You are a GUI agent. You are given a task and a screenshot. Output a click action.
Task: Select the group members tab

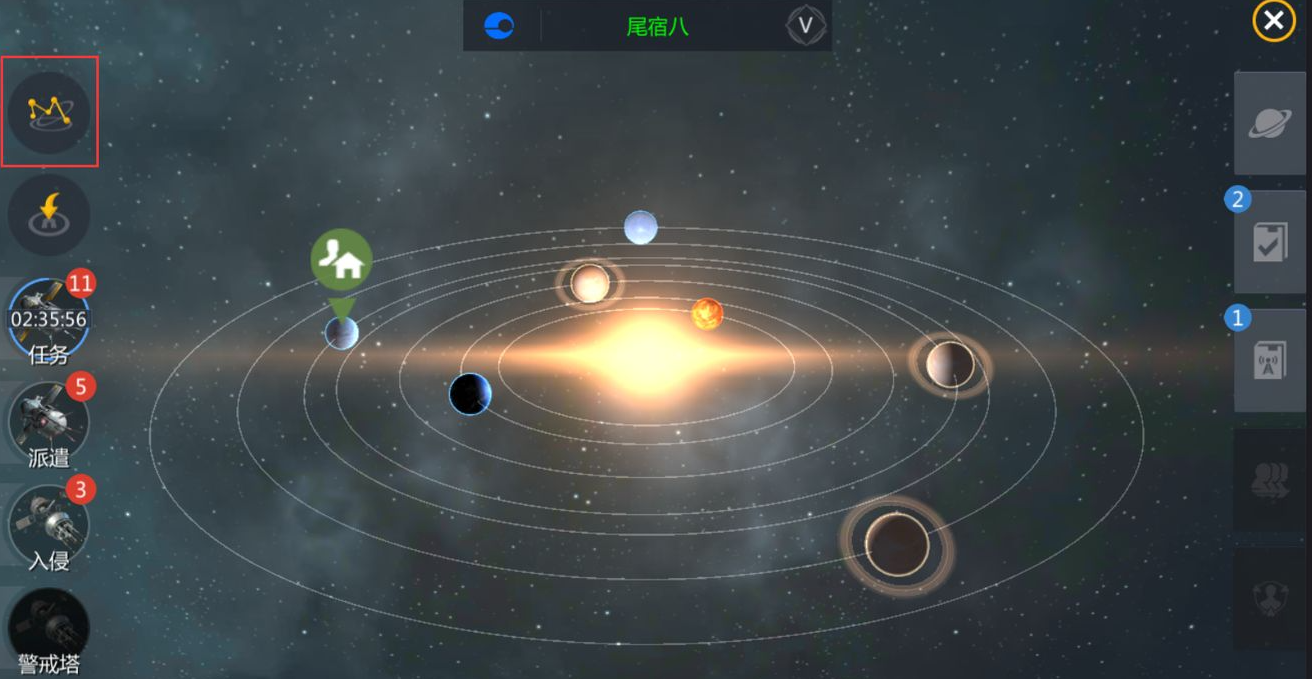click(1270, 480)
